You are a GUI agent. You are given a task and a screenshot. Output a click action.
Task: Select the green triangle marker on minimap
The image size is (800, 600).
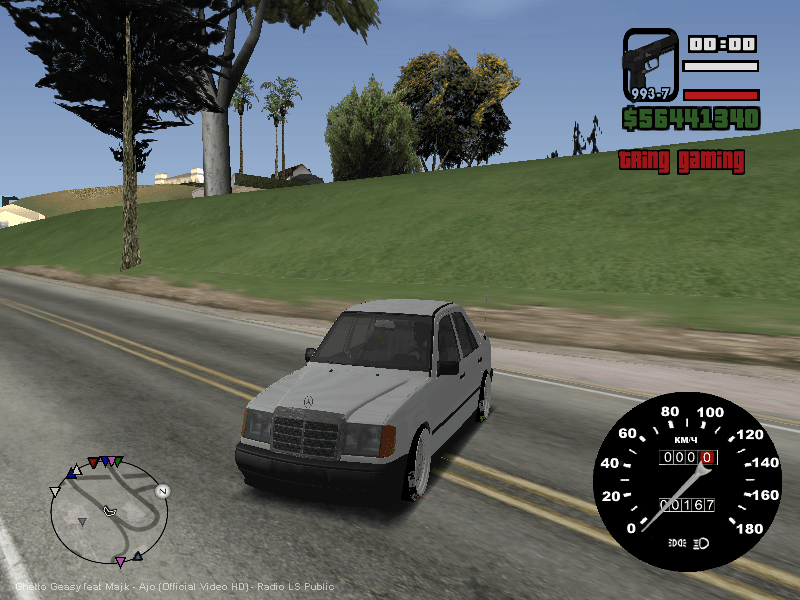[x=118, y=461]
